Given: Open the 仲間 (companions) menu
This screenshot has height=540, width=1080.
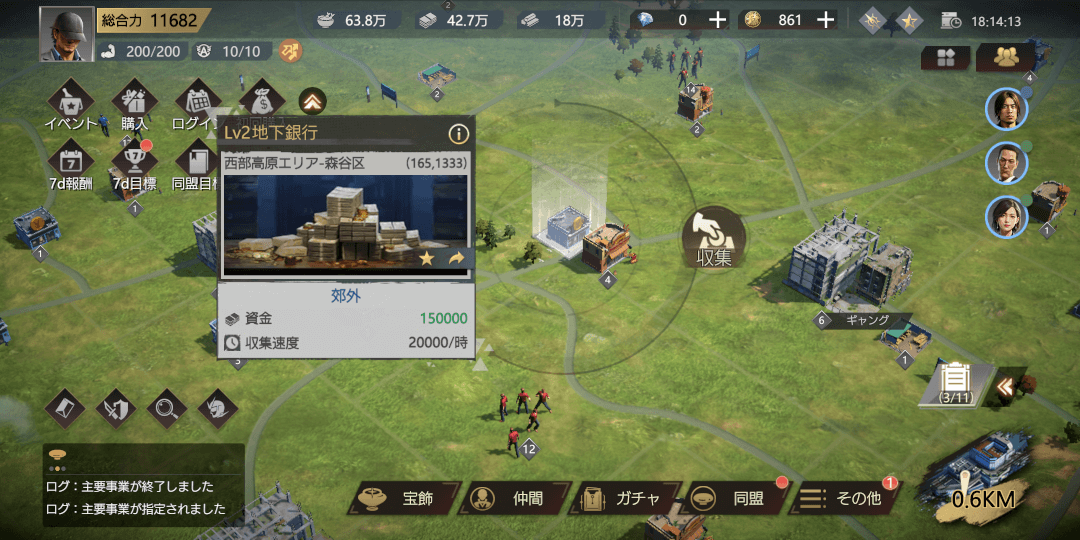Looking at the screenshot, I should [x=514, y=498].
